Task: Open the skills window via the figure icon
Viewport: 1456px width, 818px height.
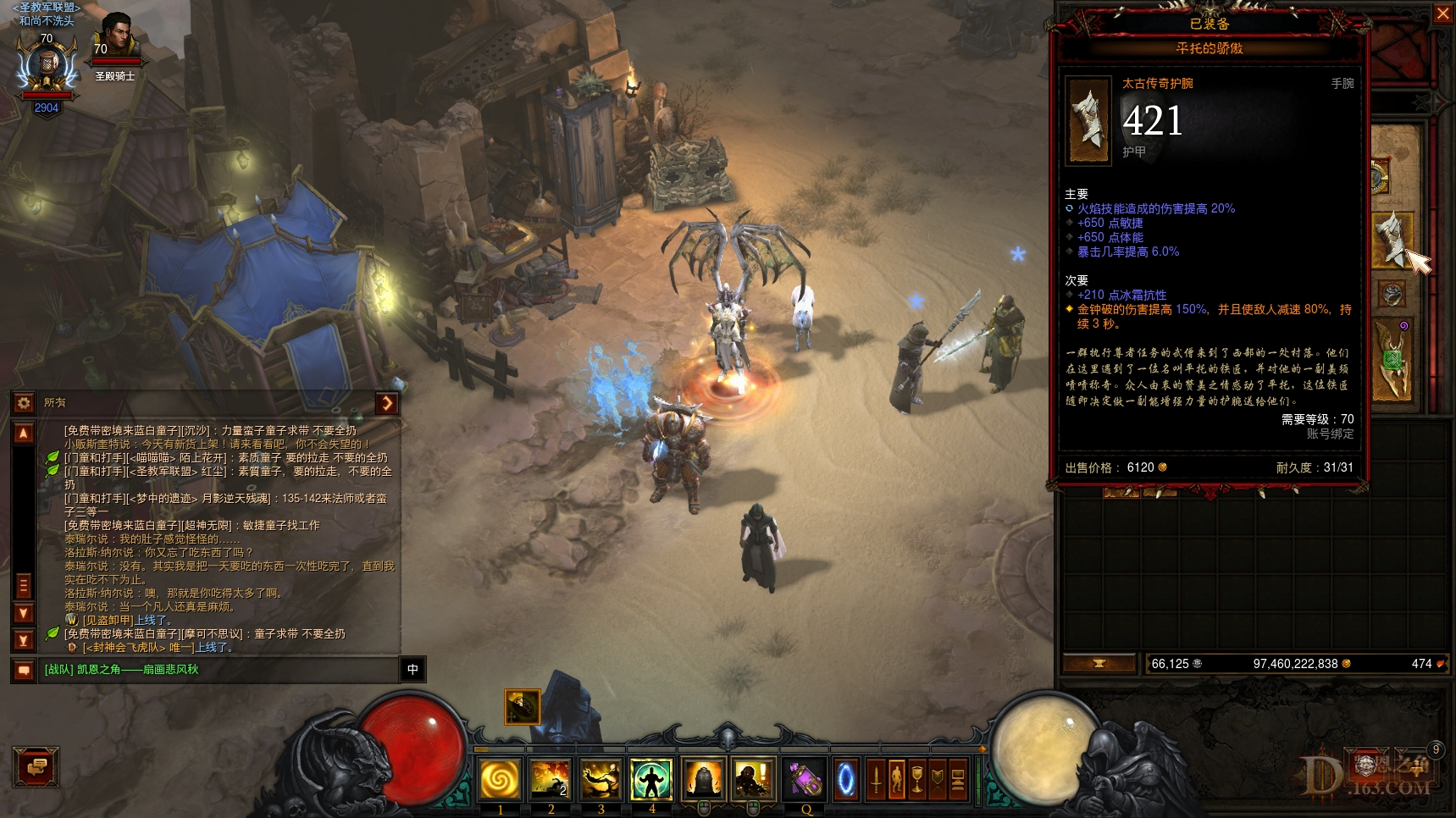Action: point(897,780)
